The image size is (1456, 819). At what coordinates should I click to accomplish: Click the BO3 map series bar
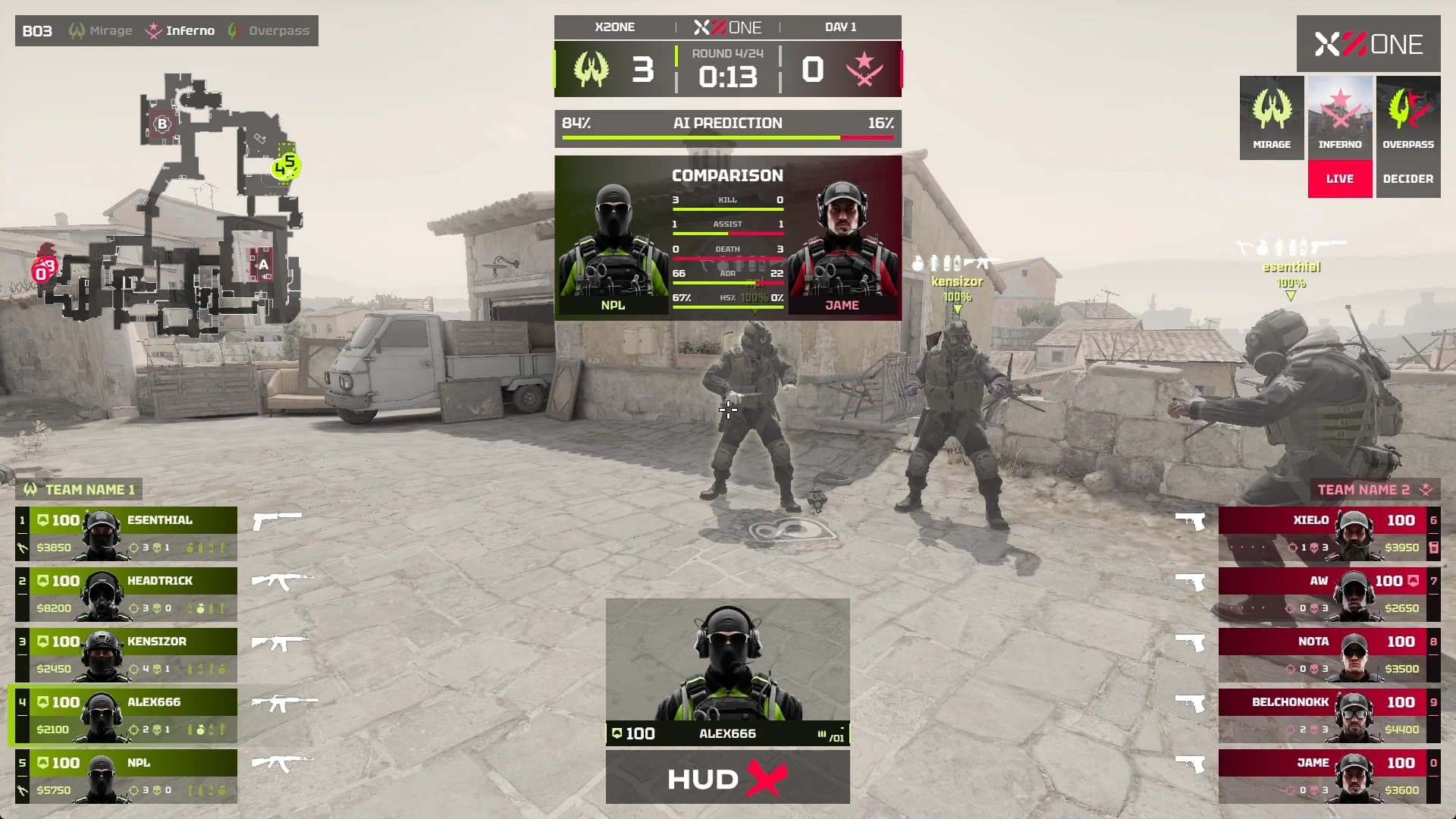tap(167, 31)
